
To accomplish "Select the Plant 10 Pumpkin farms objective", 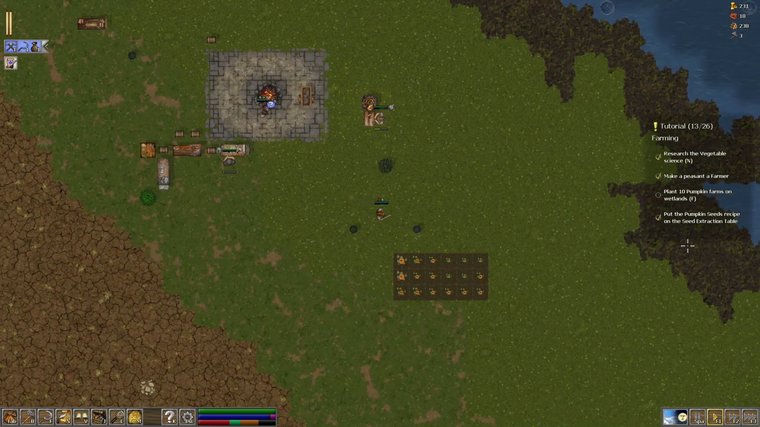I will pyautogui.click(x=697, y=194).
